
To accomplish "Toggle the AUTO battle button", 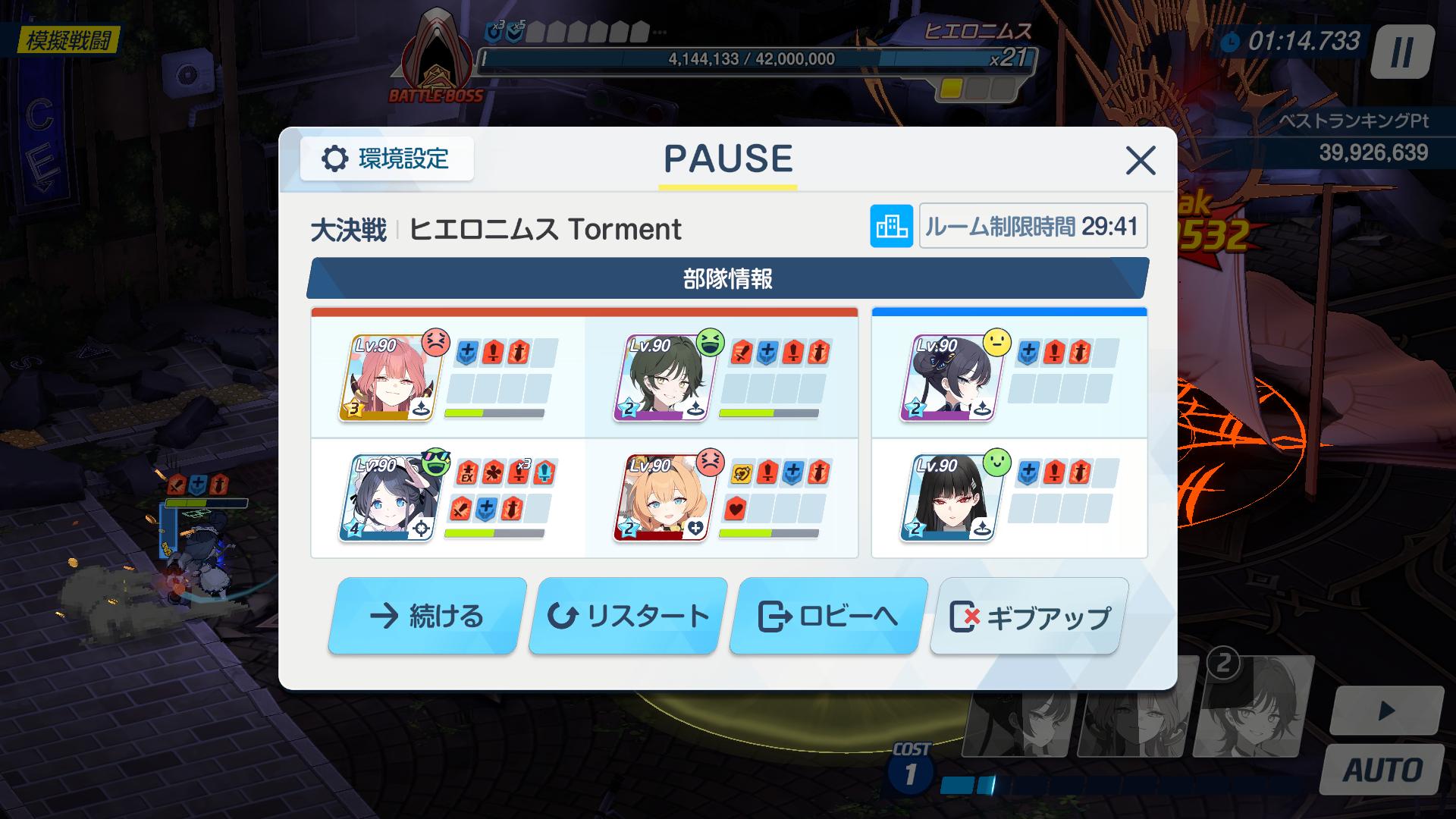I will (1382, 769).
